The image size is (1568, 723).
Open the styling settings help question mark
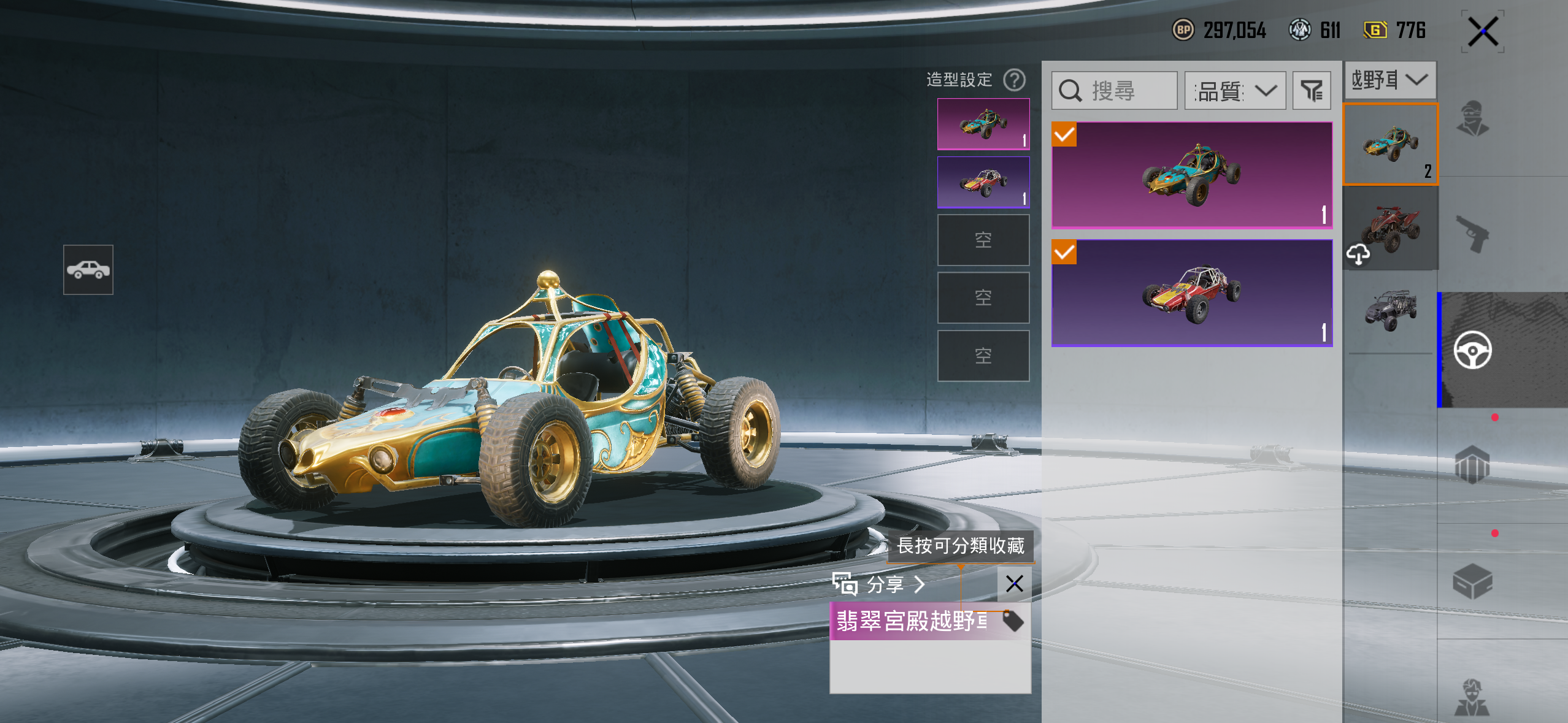tap(1014, 80)
